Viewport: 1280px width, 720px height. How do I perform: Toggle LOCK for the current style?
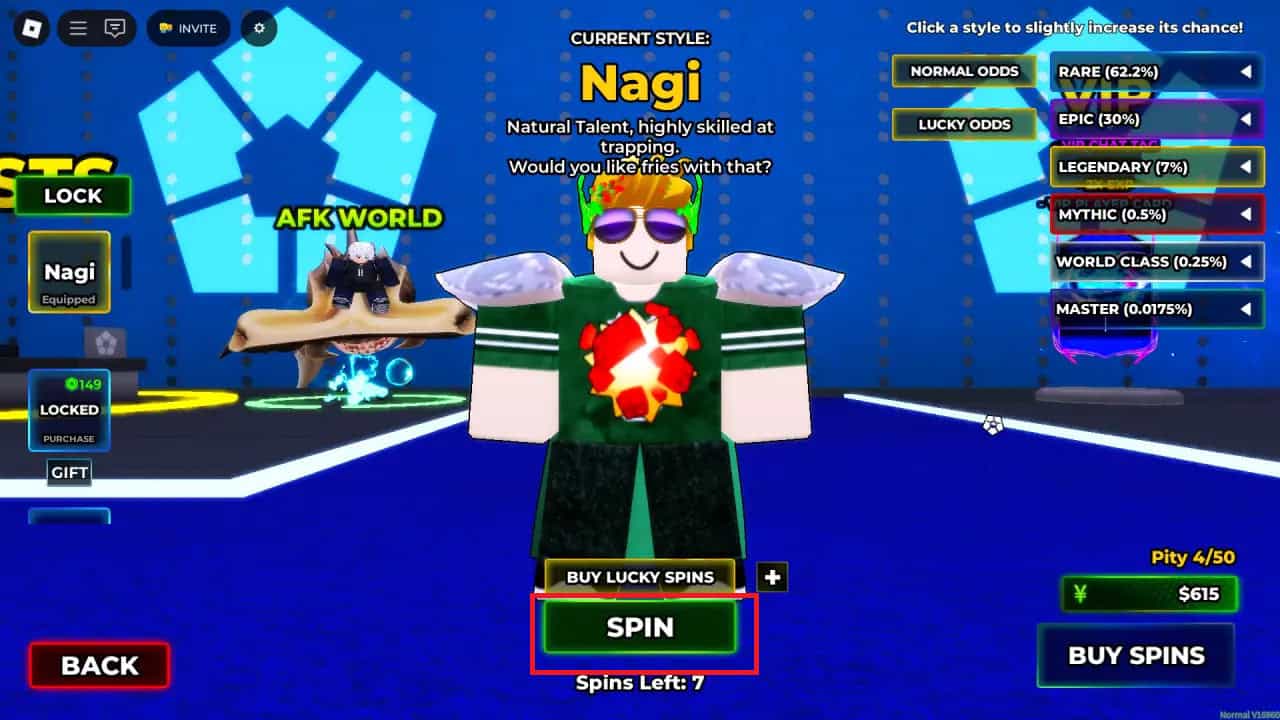point(71,196)
